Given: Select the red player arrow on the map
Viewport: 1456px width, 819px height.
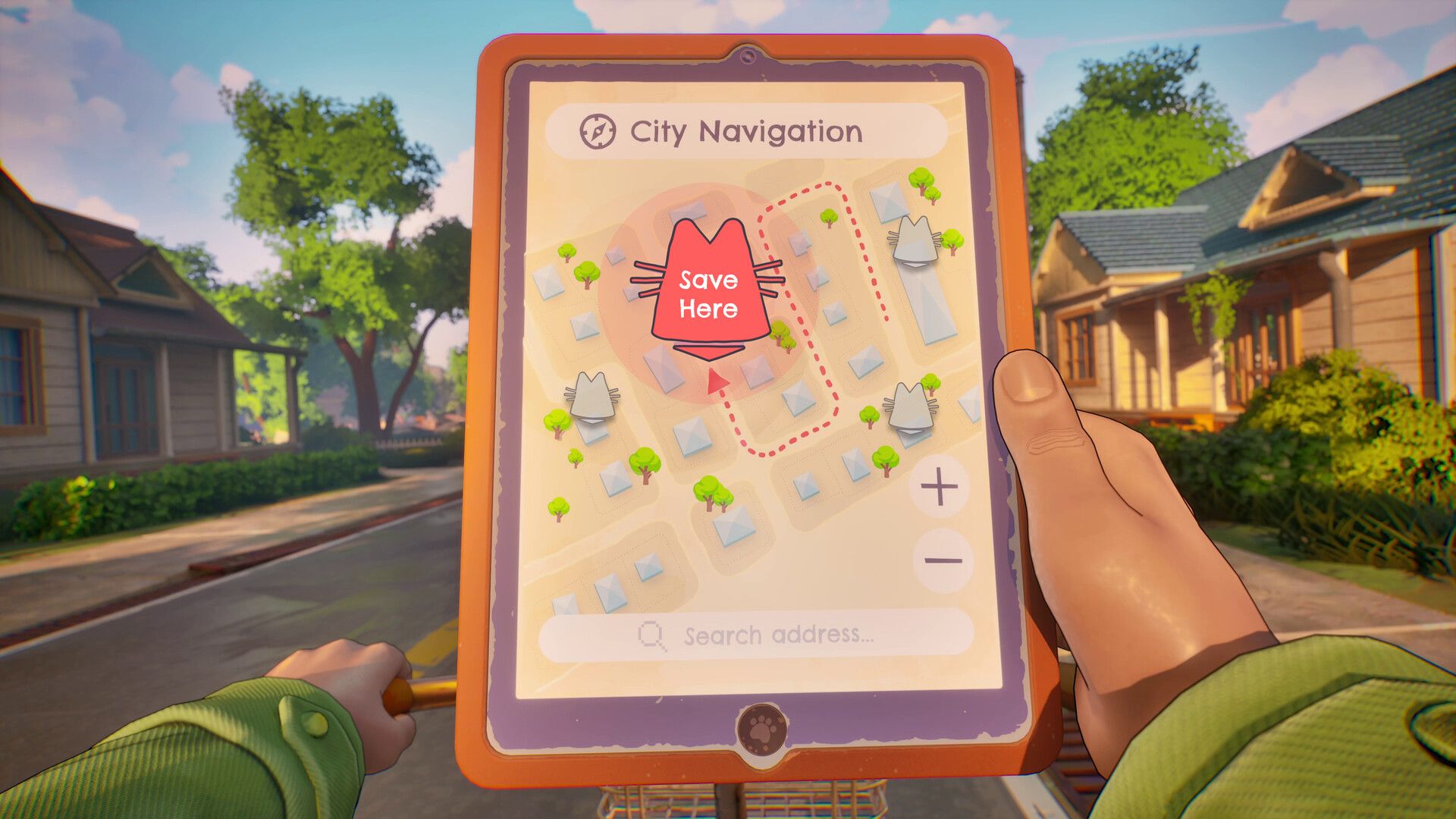Looking at the screenshot, I should point(716,381).
